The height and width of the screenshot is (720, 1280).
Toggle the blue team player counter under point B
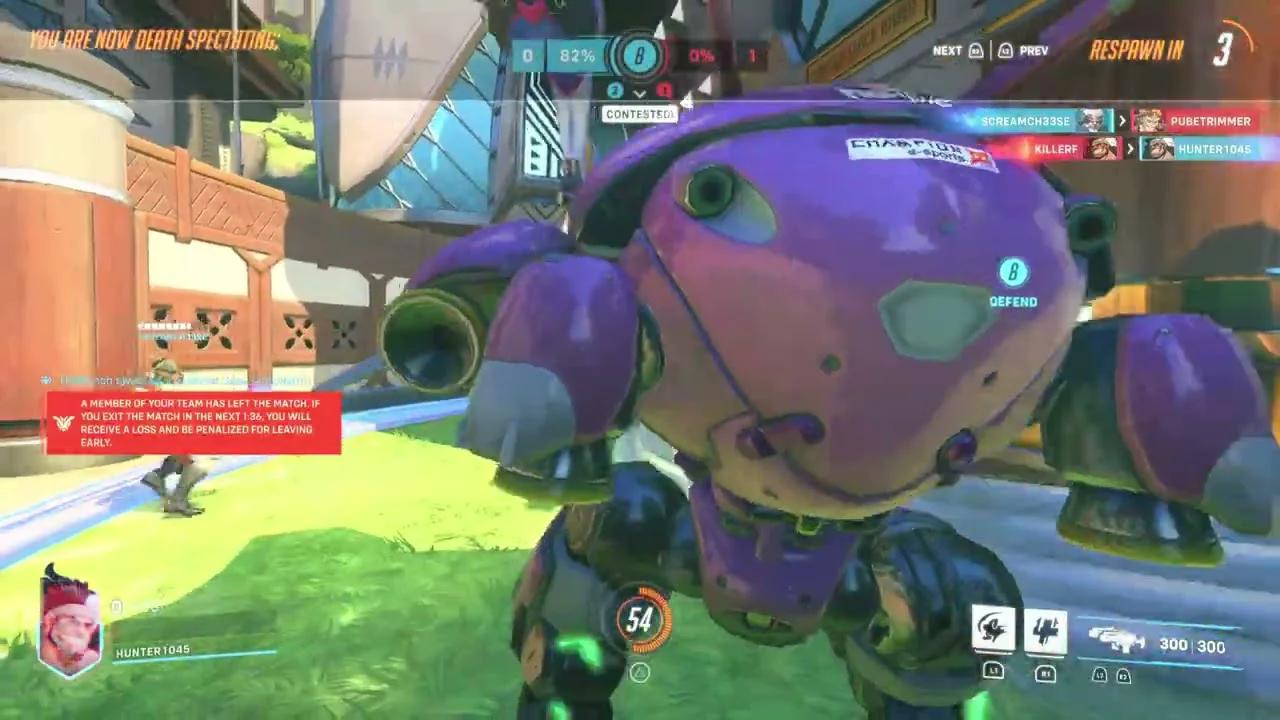tap(615, 91)
